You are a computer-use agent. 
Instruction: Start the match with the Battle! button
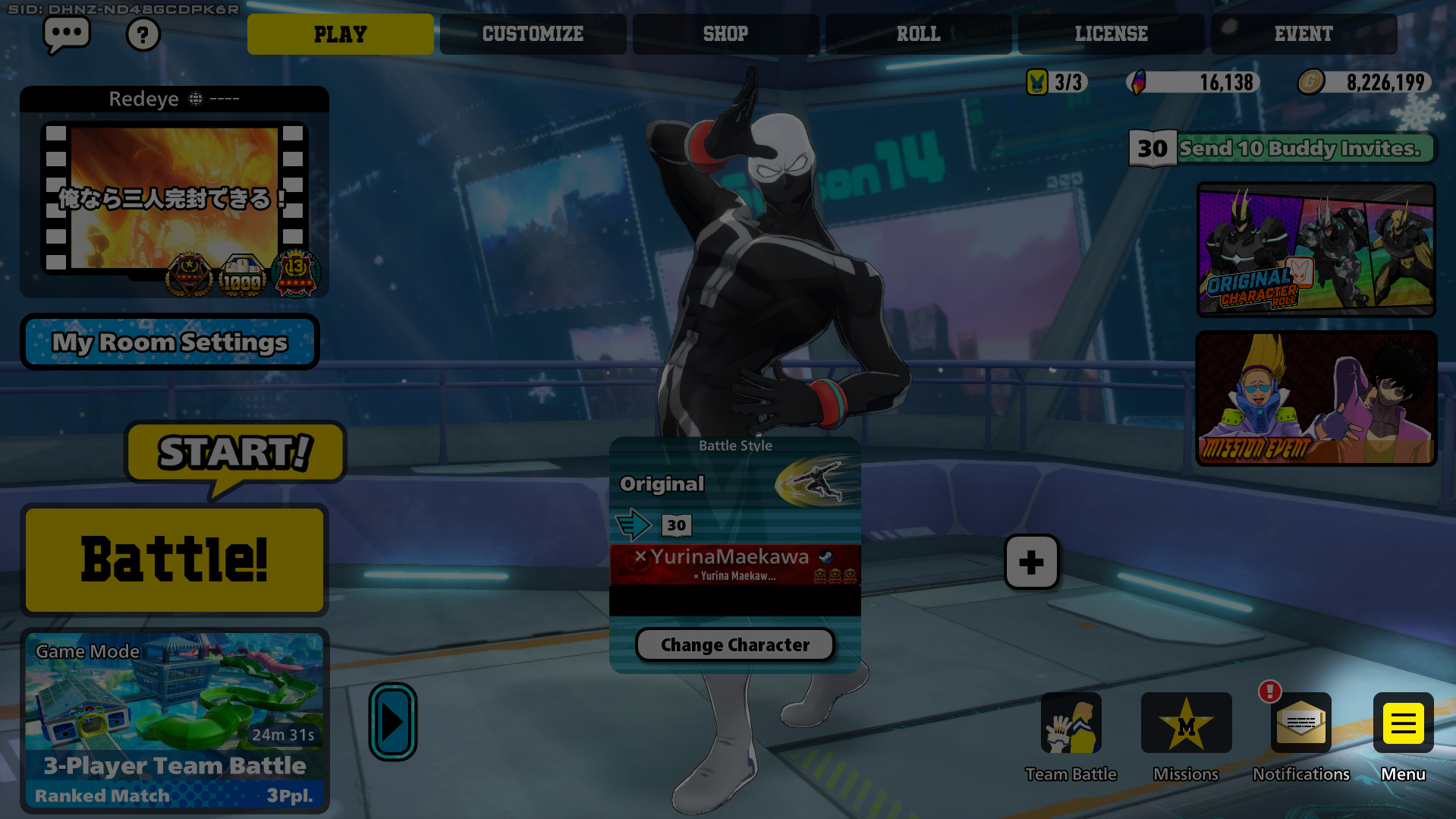[175, 560]
